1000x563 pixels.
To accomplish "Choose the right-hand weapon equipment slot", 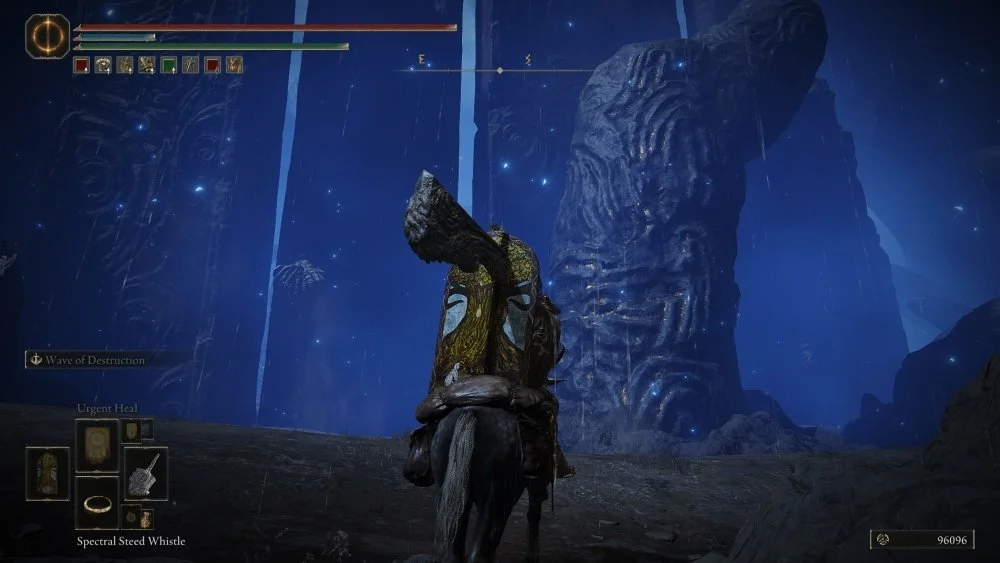I will click(x=145, y=473).
